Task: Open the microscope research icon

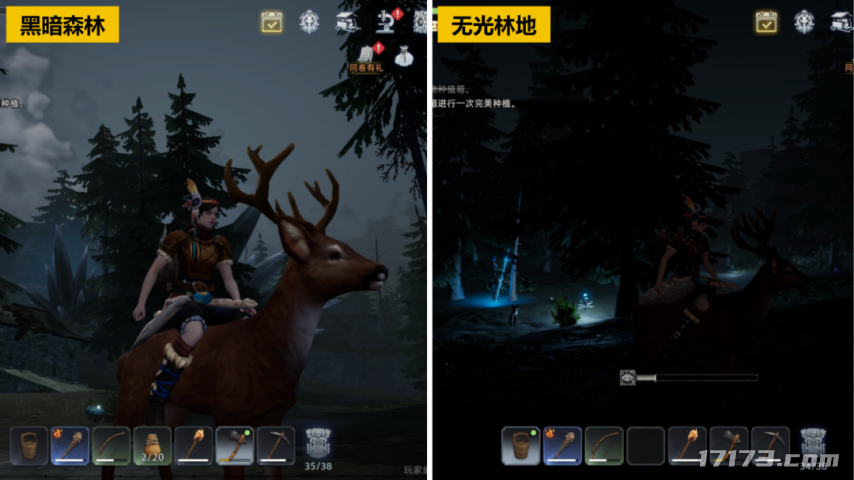Action: tap(386, 21)
